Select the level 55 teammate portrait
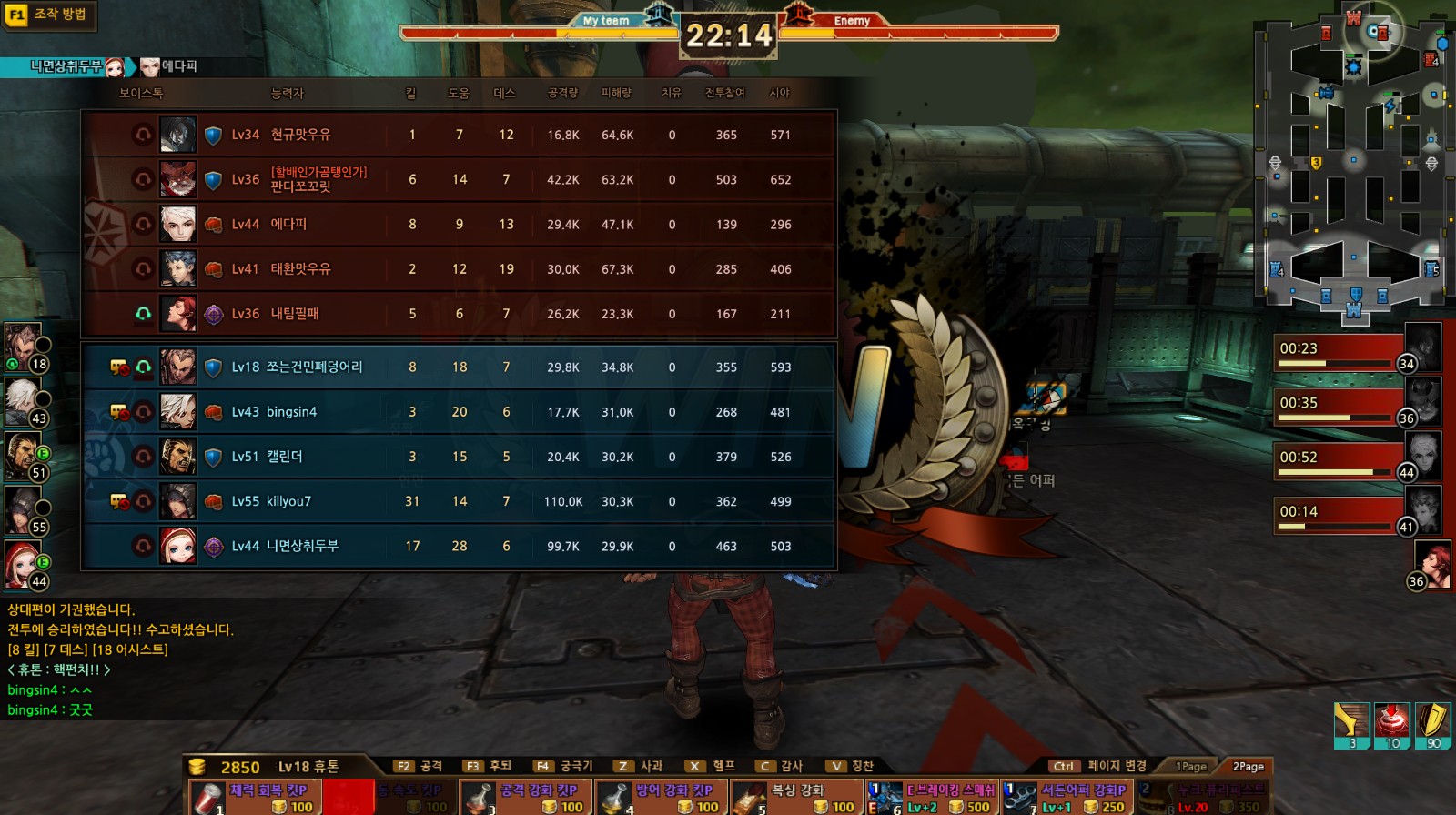The height and width of the screenshot is (815, 1456). point(25,509)
